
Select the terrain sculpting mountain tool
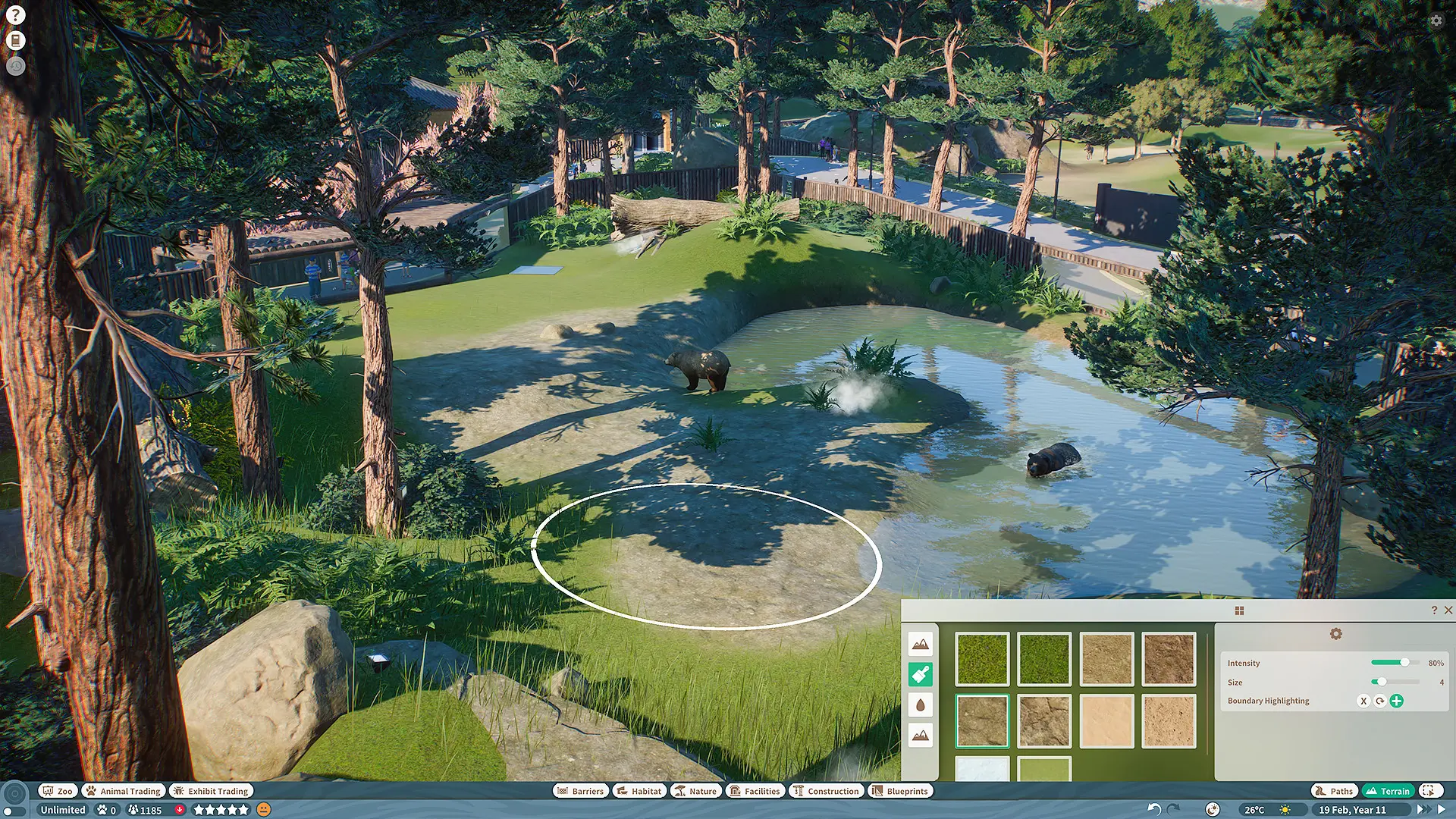(920, 643)
